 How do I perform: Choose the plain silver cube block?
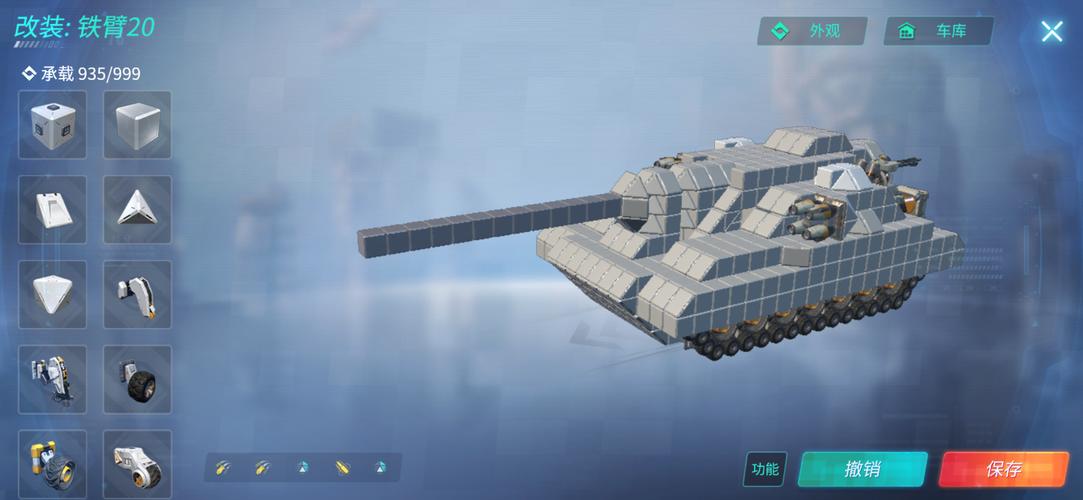[x=137, y=125]
